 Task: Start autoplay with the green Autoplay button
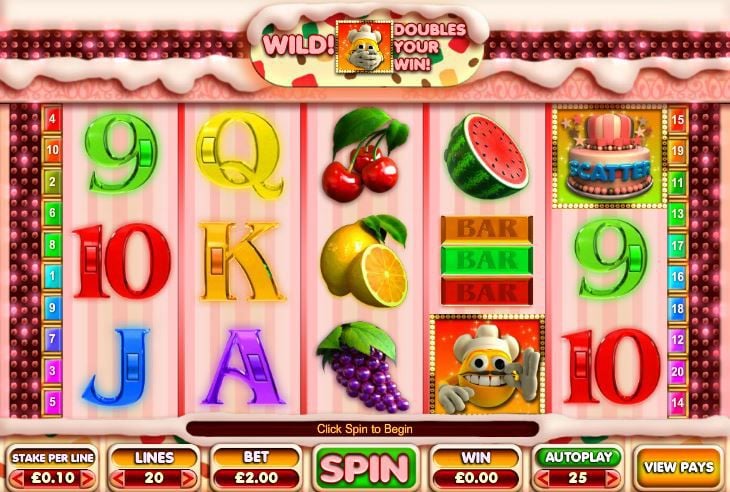click(578, 457)
